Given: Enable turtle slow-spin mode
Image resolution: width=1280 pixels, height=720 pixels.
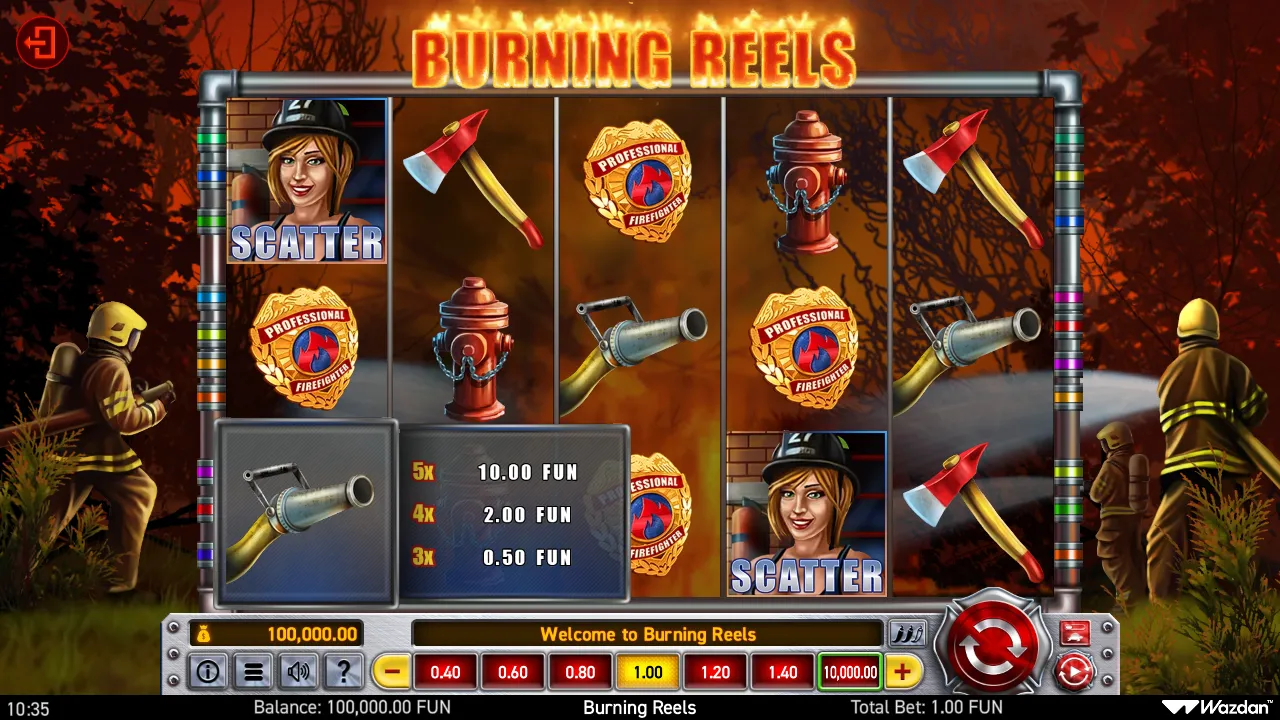Looking at the screenshot, I should [x=1075, y=632].
